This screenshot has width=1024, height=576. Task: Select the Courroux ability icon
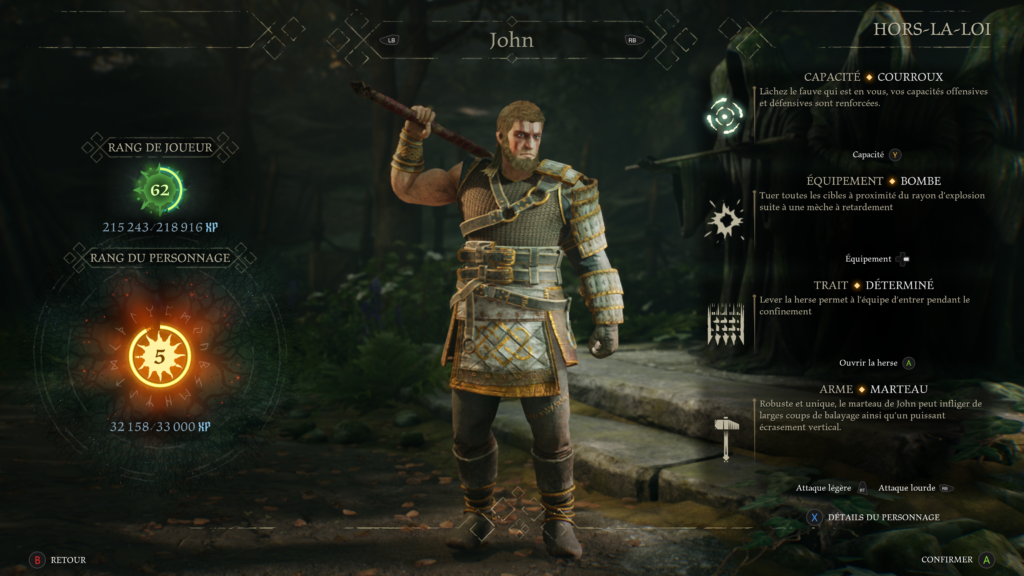click(725, 117)
